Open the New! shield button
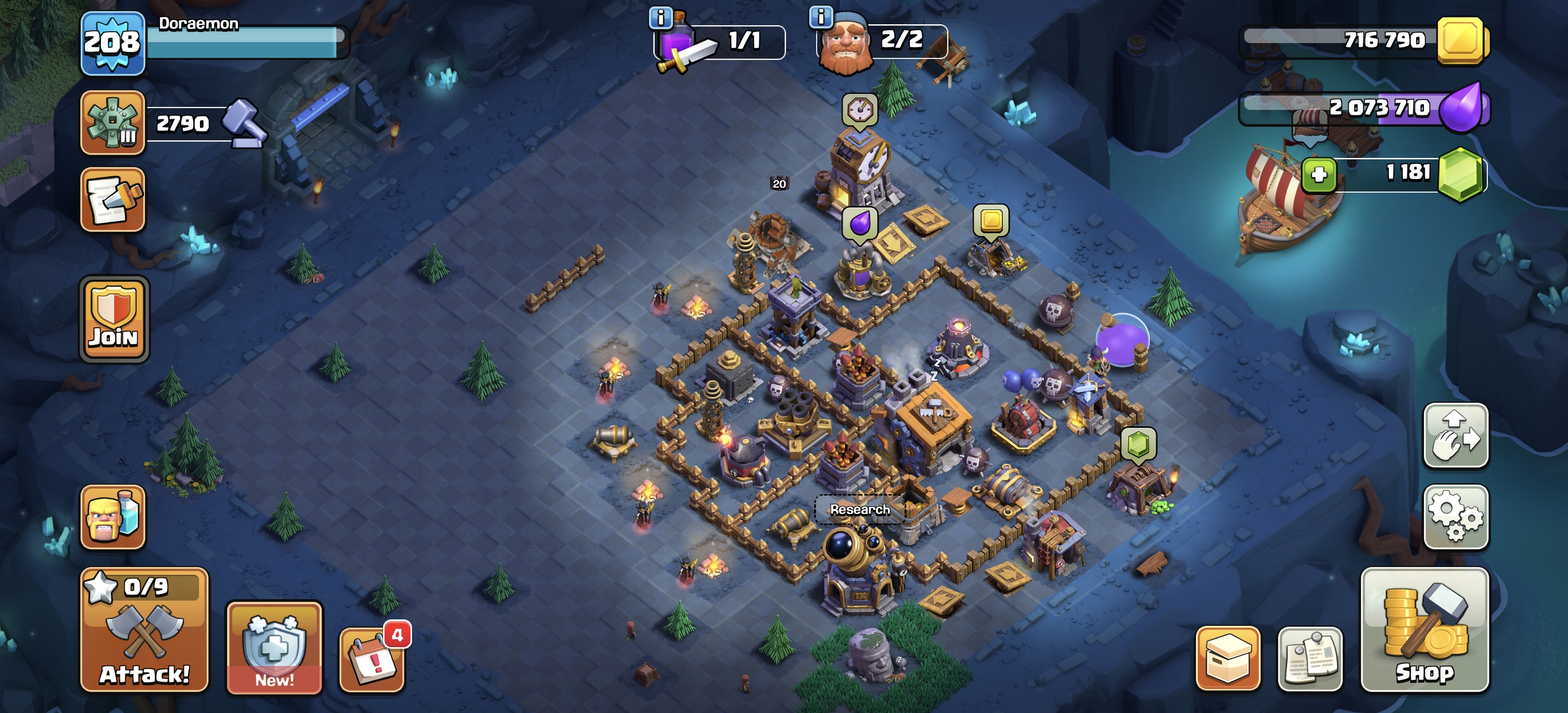This screenshot has height=713, width=1568. click(274, 648)
